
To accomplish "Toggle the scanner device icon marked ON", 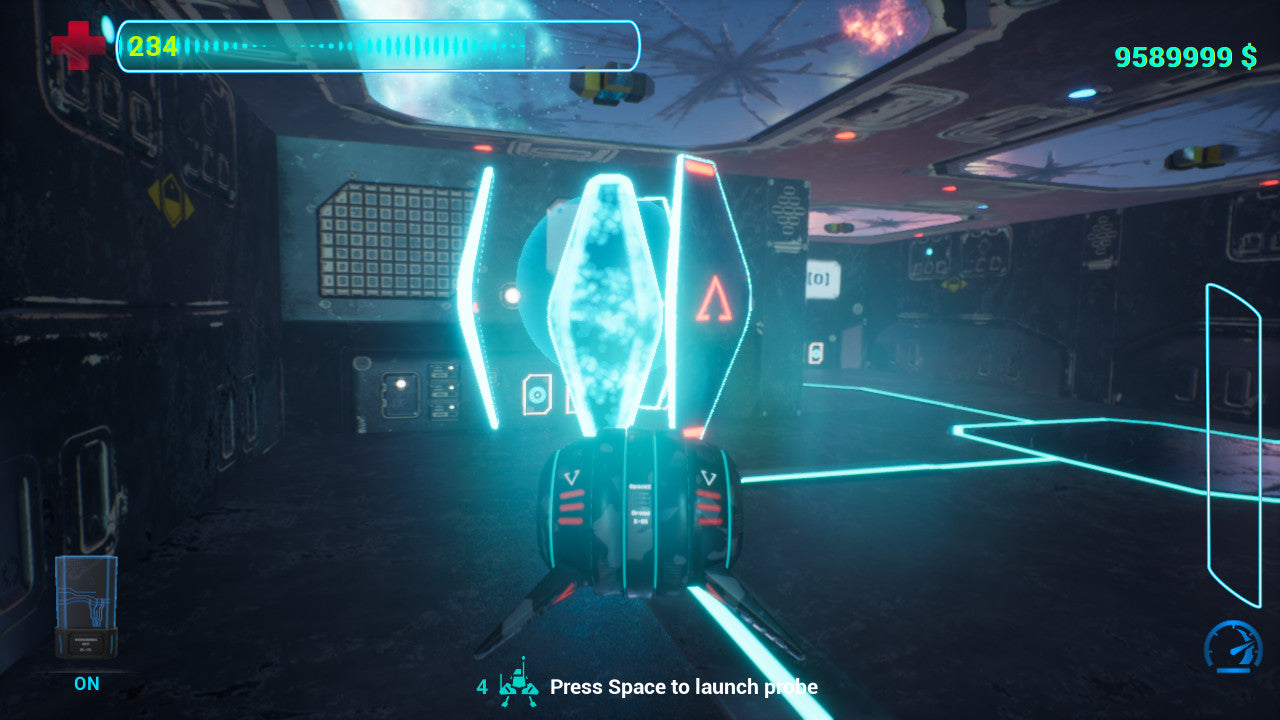I will coord(86,608).
